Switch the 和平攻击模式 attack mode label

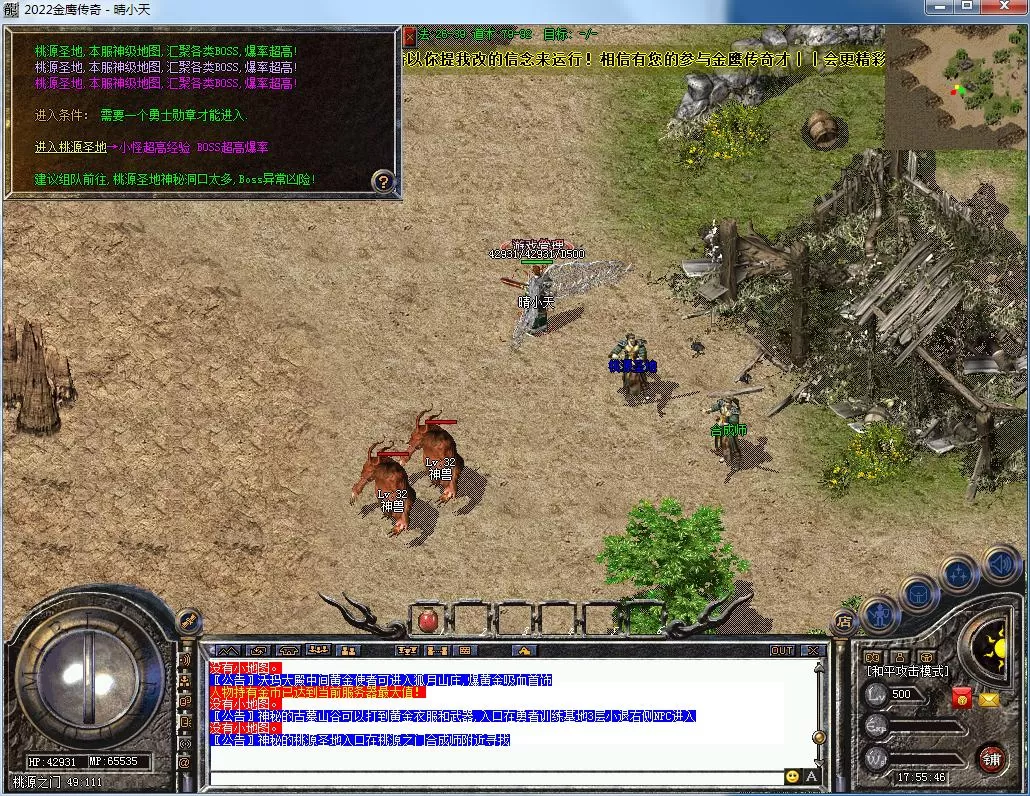click(x=907, y=671)
